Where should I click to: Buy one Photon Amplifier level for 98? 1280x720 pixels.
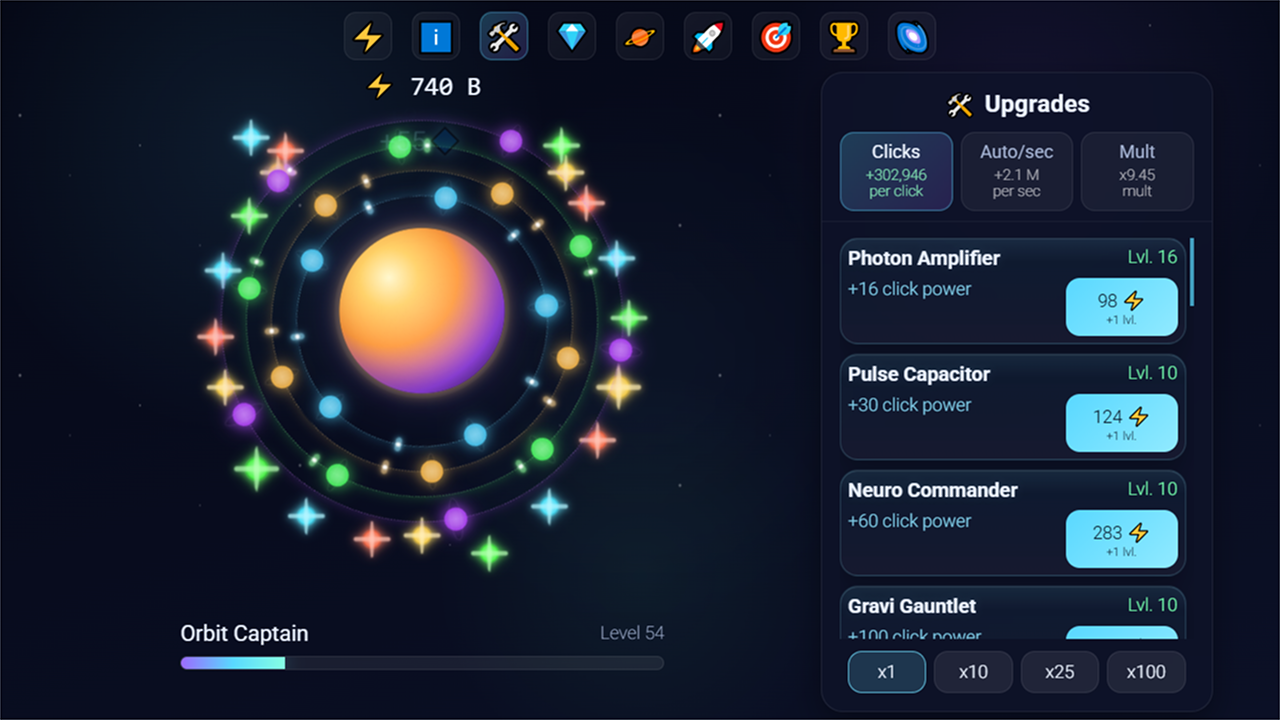click(1121, 307)
